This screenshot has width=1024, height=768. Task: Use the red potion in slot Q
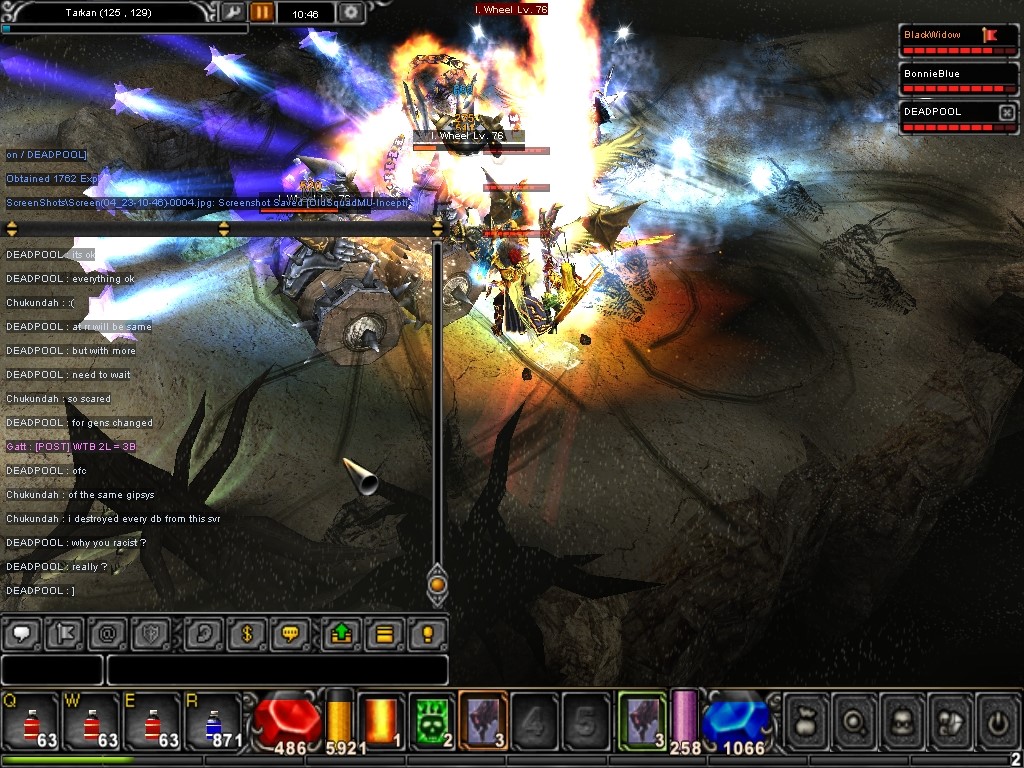tap(30, 721)
